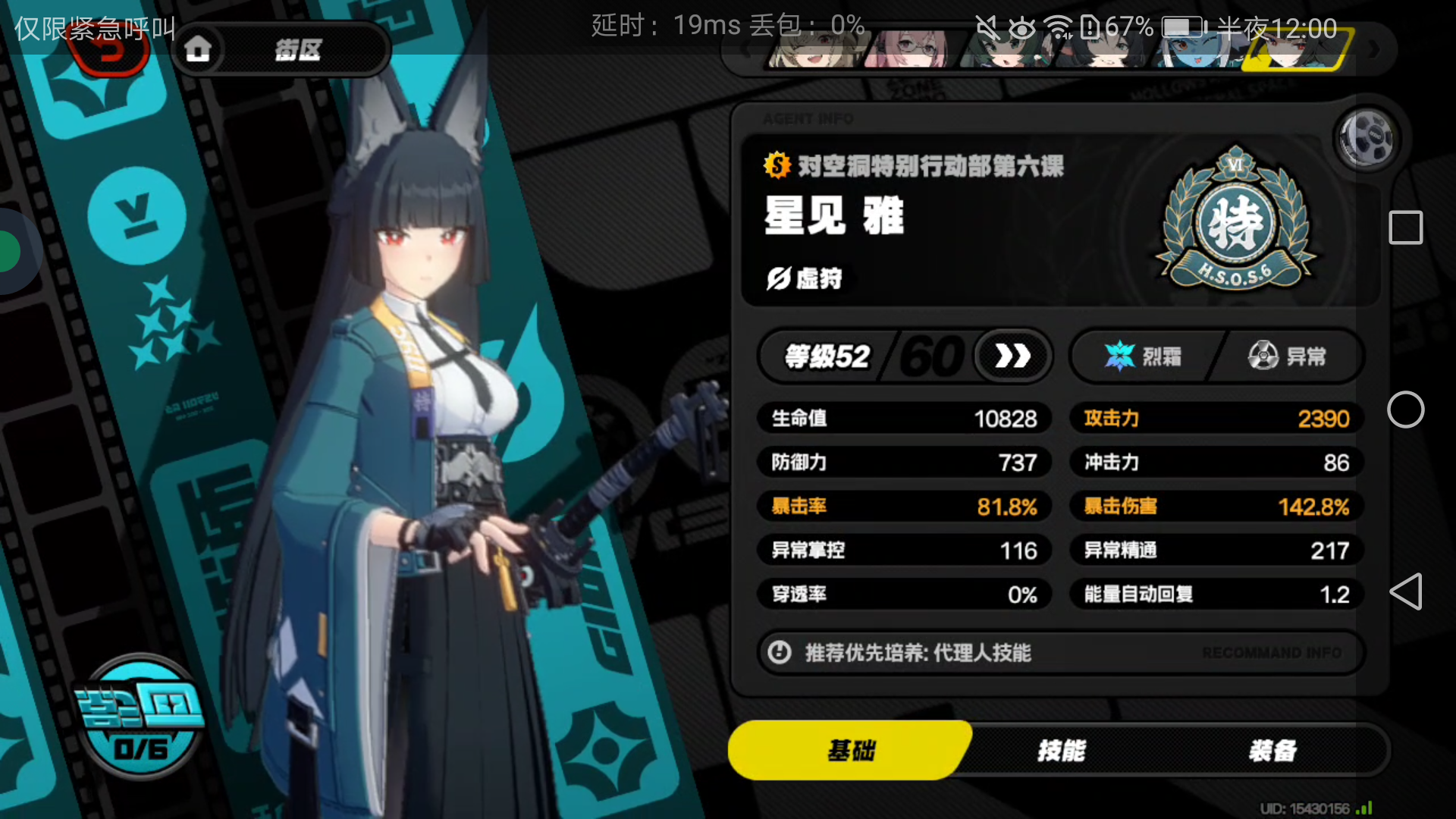The image size is (1456, 819).
Task: Tap the Android home circle button
Action: pyautogui.click(x=1405, y=409)
